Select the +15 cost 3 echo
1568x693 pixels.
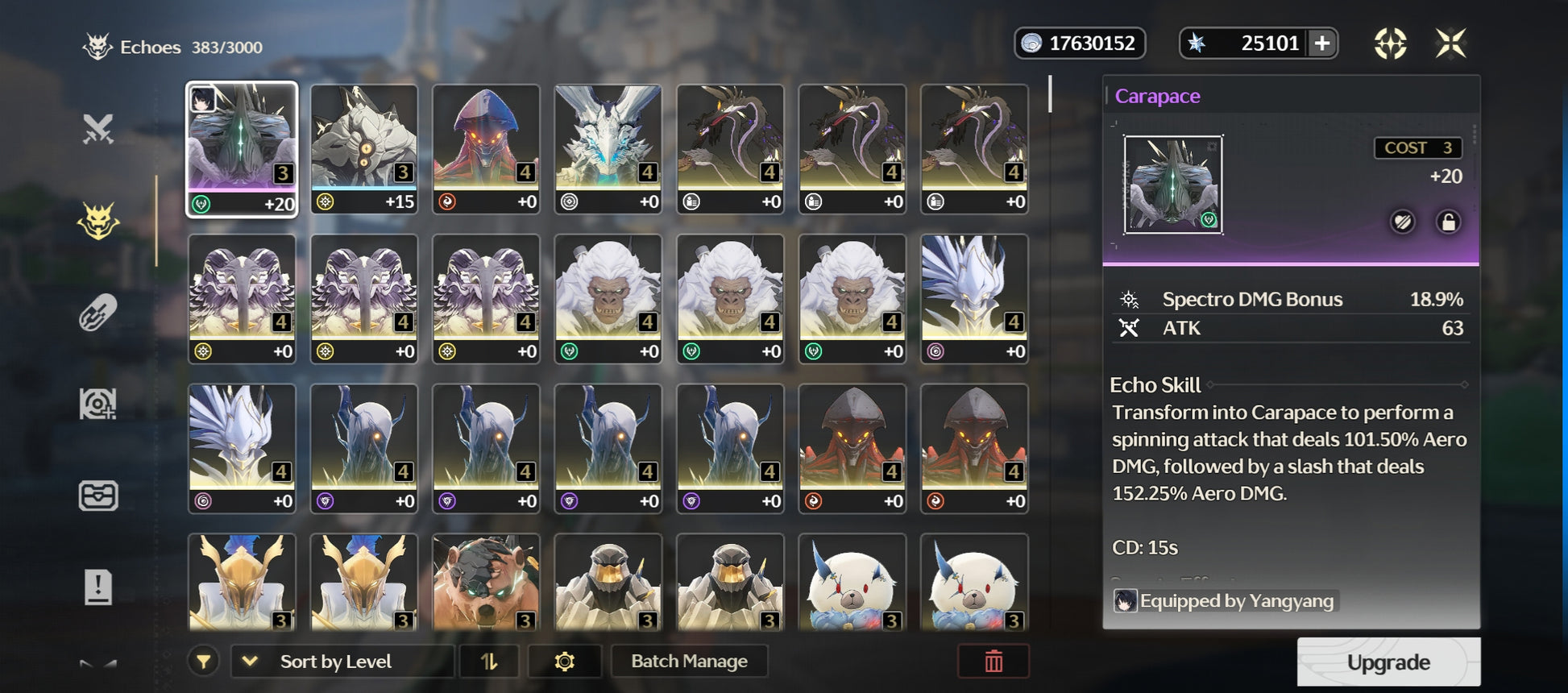tap(364, 149)
